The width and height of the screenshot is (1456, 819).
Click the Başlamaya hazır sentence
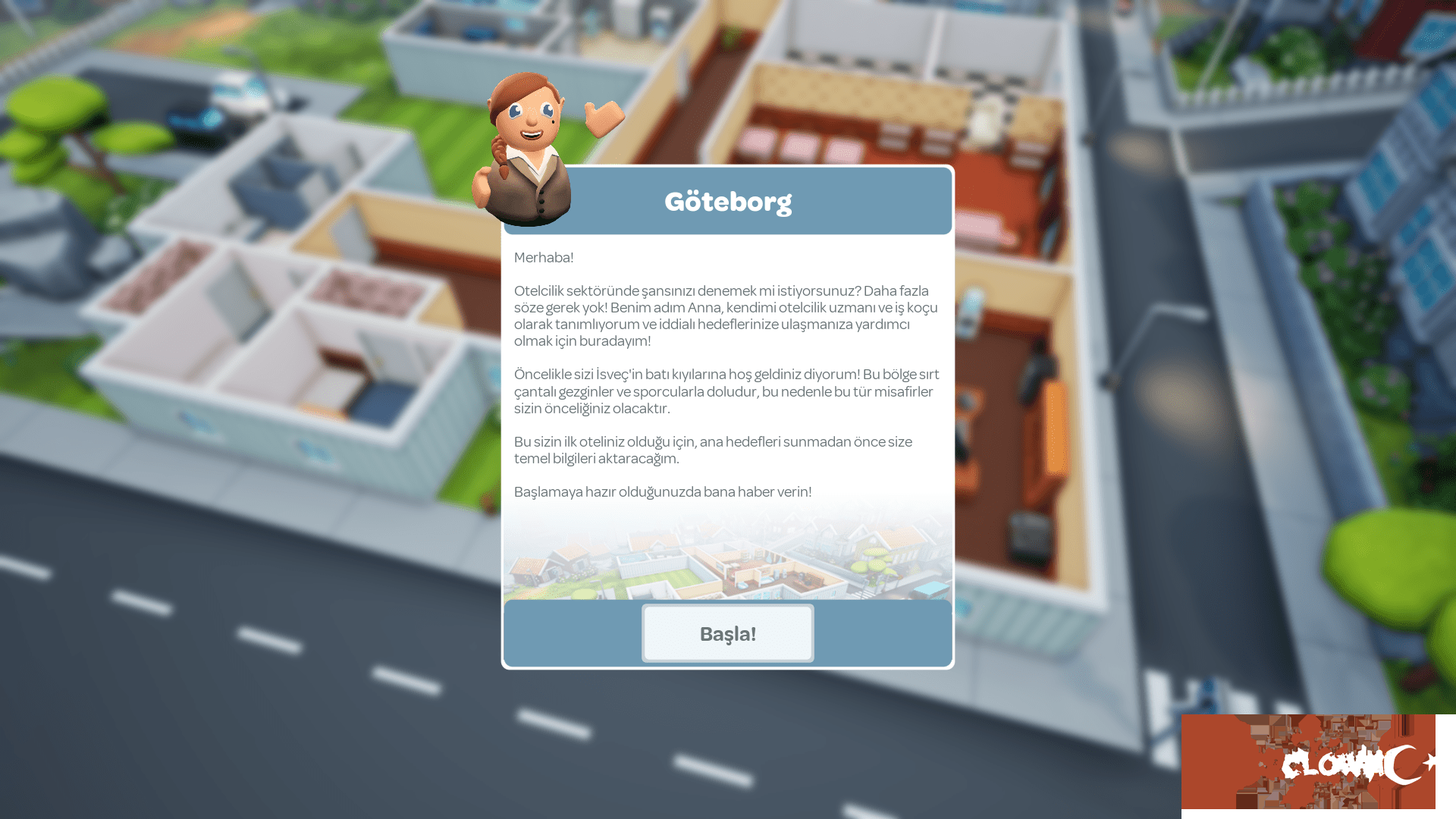point(664,491)
